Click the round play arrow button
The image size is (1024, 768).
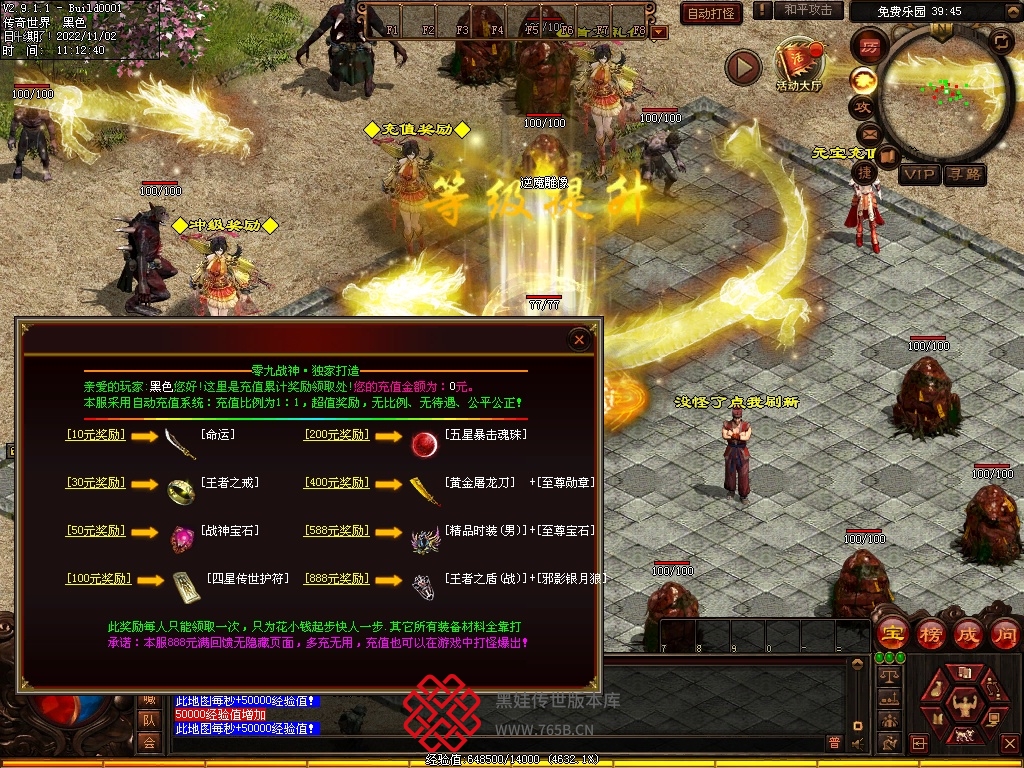point(742,67)
